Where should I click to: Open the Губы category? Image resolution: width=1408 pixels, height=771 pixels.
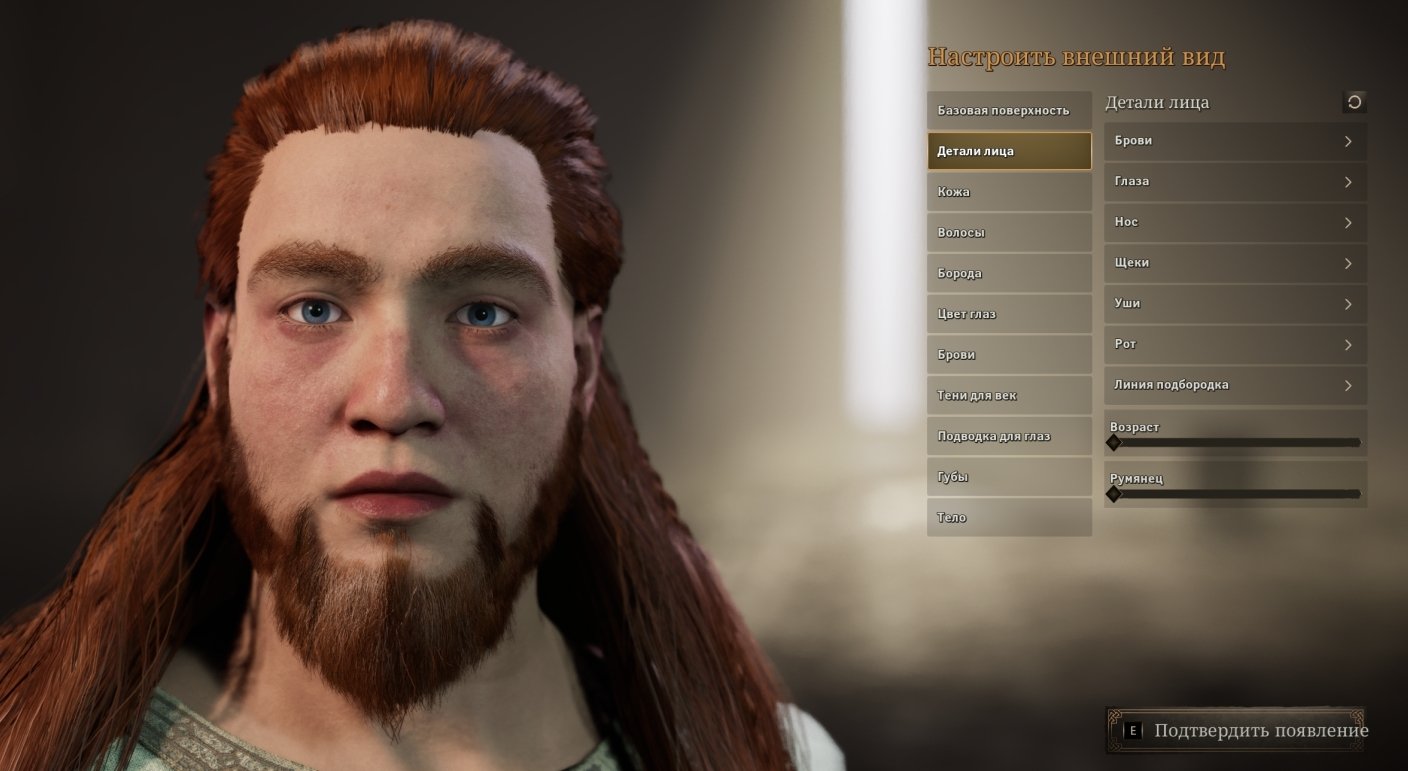tap(1008, 477)
